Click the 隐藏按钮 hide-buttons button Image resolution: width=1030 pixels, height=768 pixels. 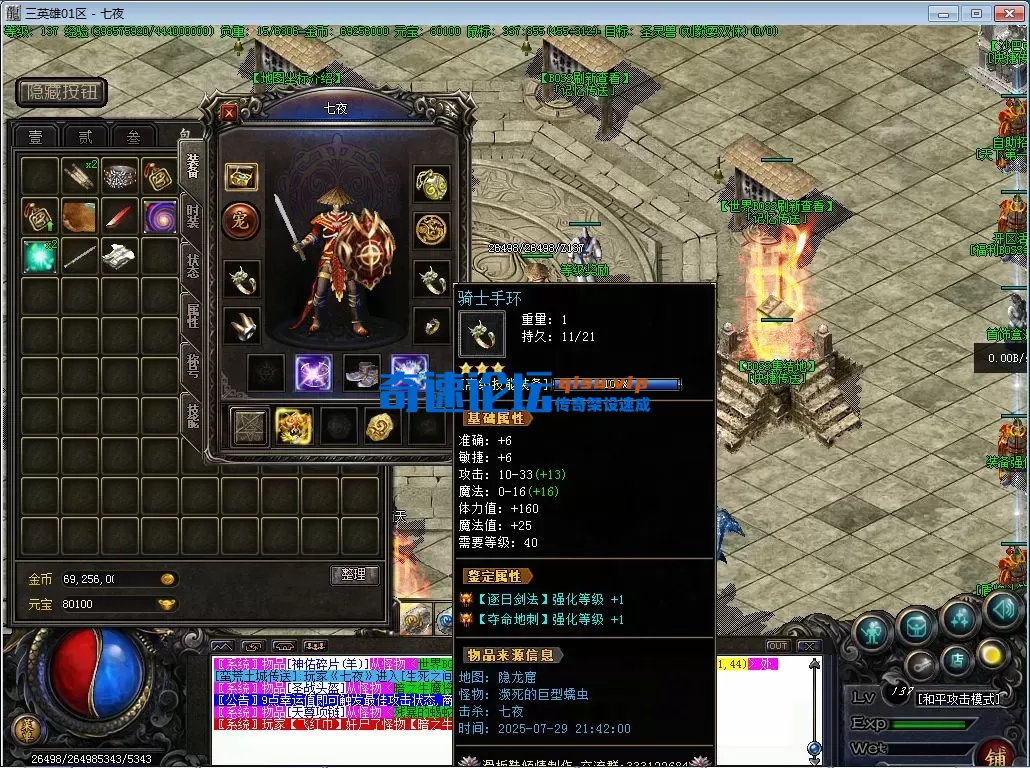62,93
